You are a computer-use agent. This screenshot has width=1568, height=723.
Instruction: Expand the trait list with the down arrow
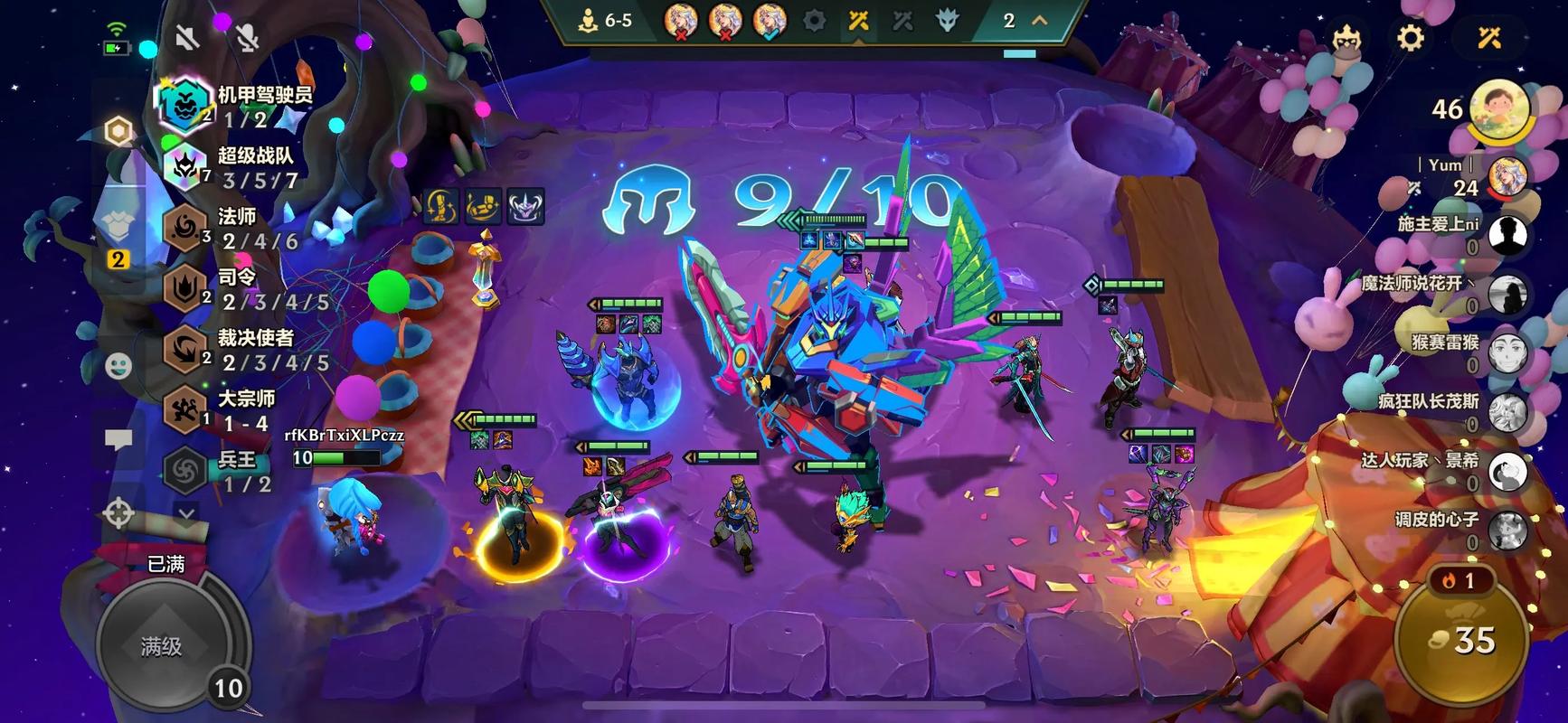(185, 514)
